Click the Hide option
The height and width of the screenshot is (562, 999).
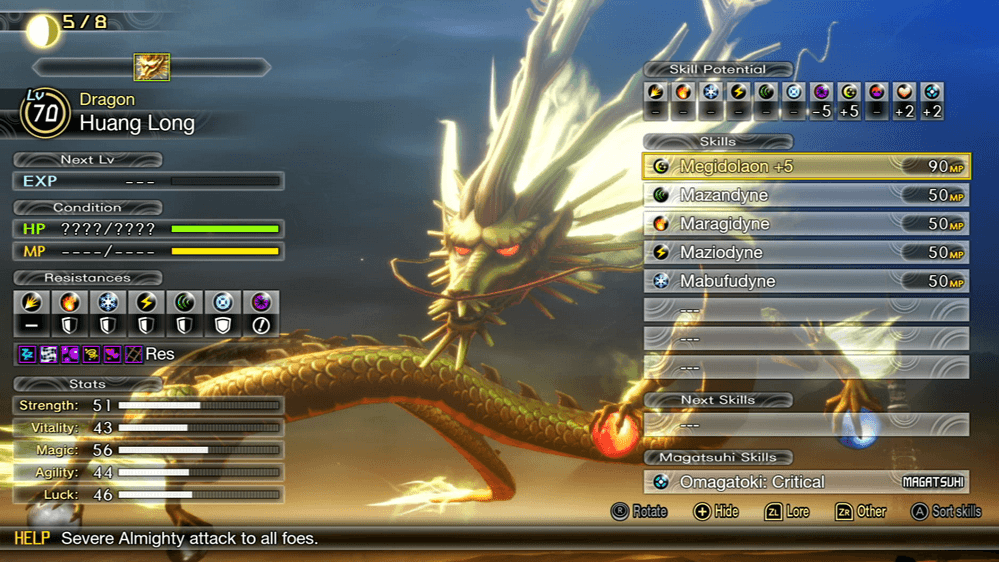pos(716,512)
